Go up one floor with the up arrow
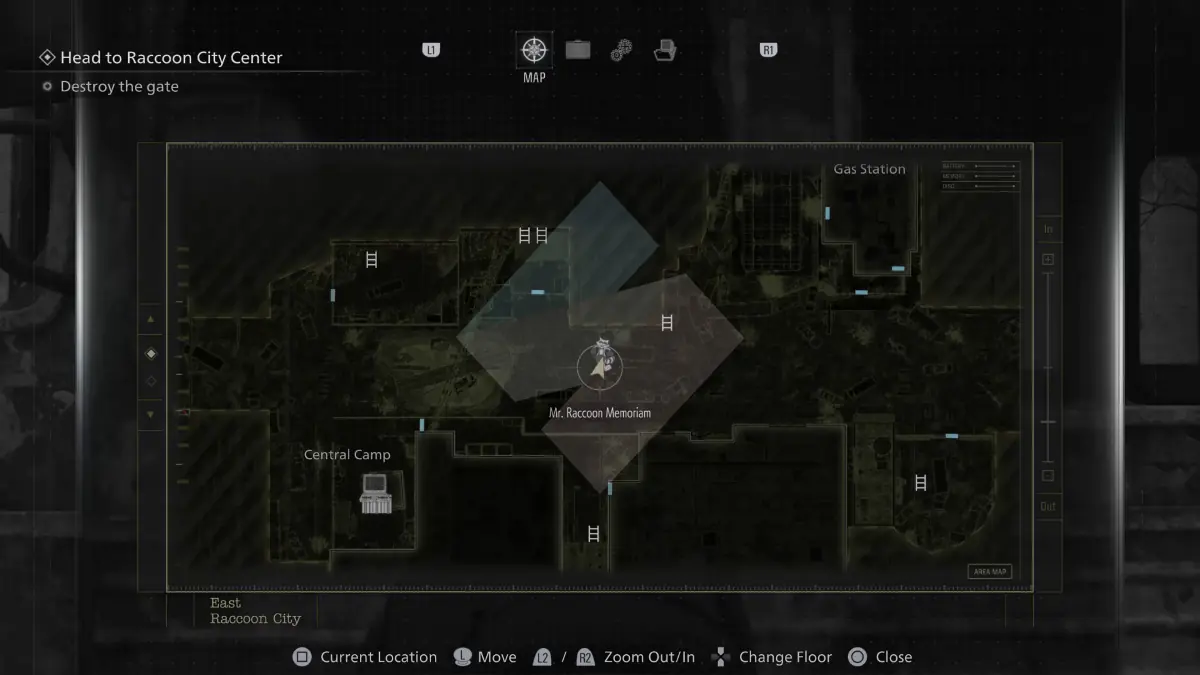 [x=151, y=319]
